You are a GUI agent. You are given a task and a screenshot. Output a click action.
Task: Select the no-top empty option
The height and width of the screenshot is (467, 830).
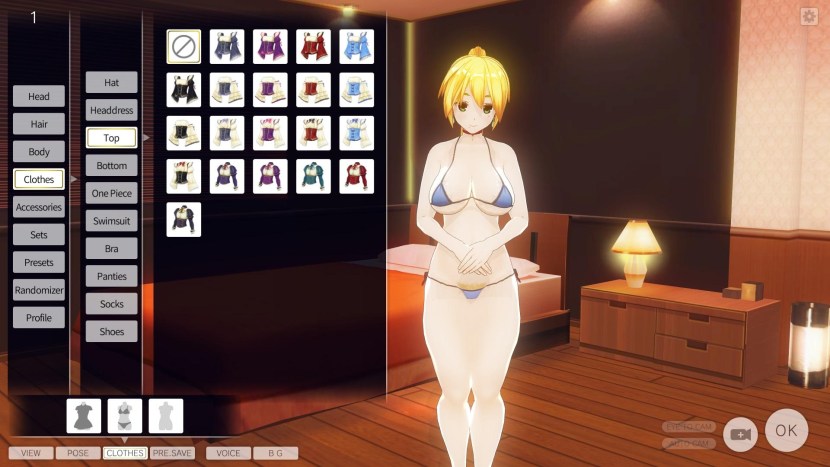[x=183, y=46]
